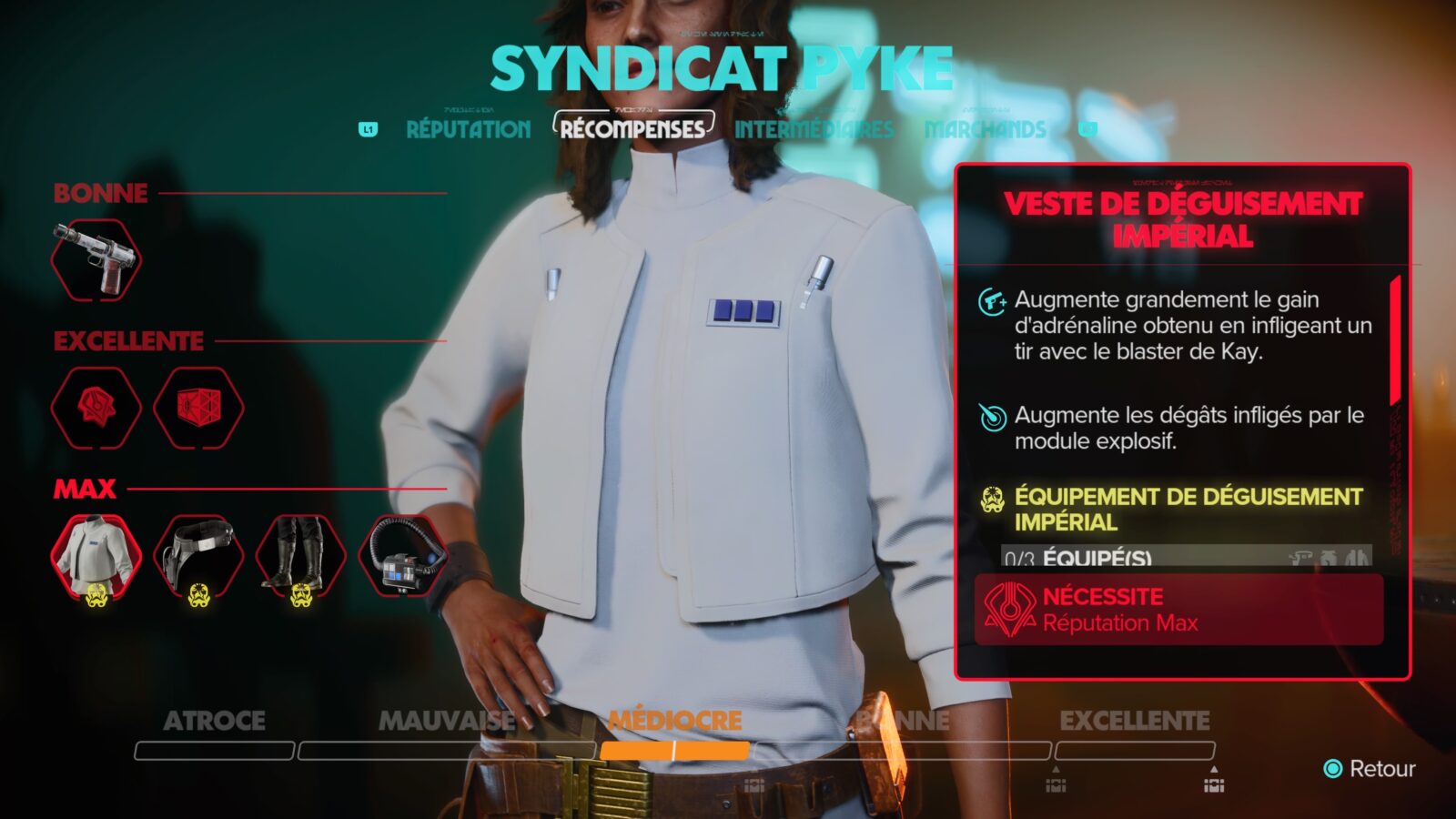Viewport: 1456px width, 819px height.
Task: Click the explosive module damage icon in tooltip
Action: 993,418
